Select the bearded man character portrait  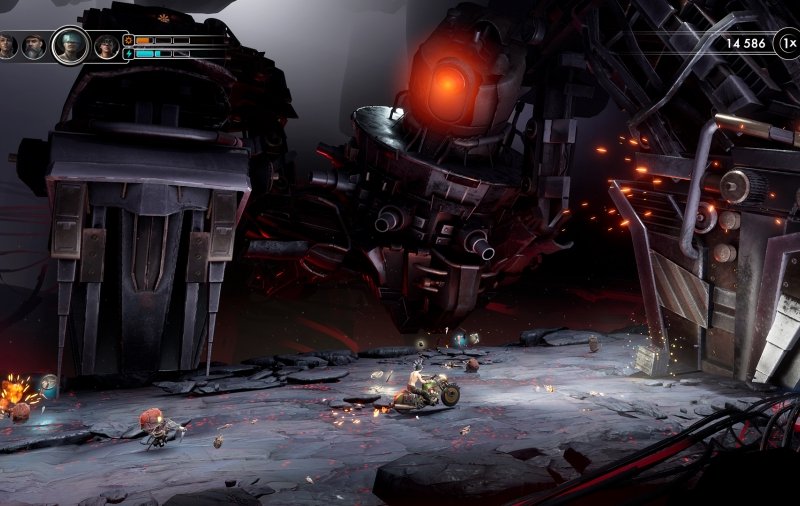click(x=35, y=46)
